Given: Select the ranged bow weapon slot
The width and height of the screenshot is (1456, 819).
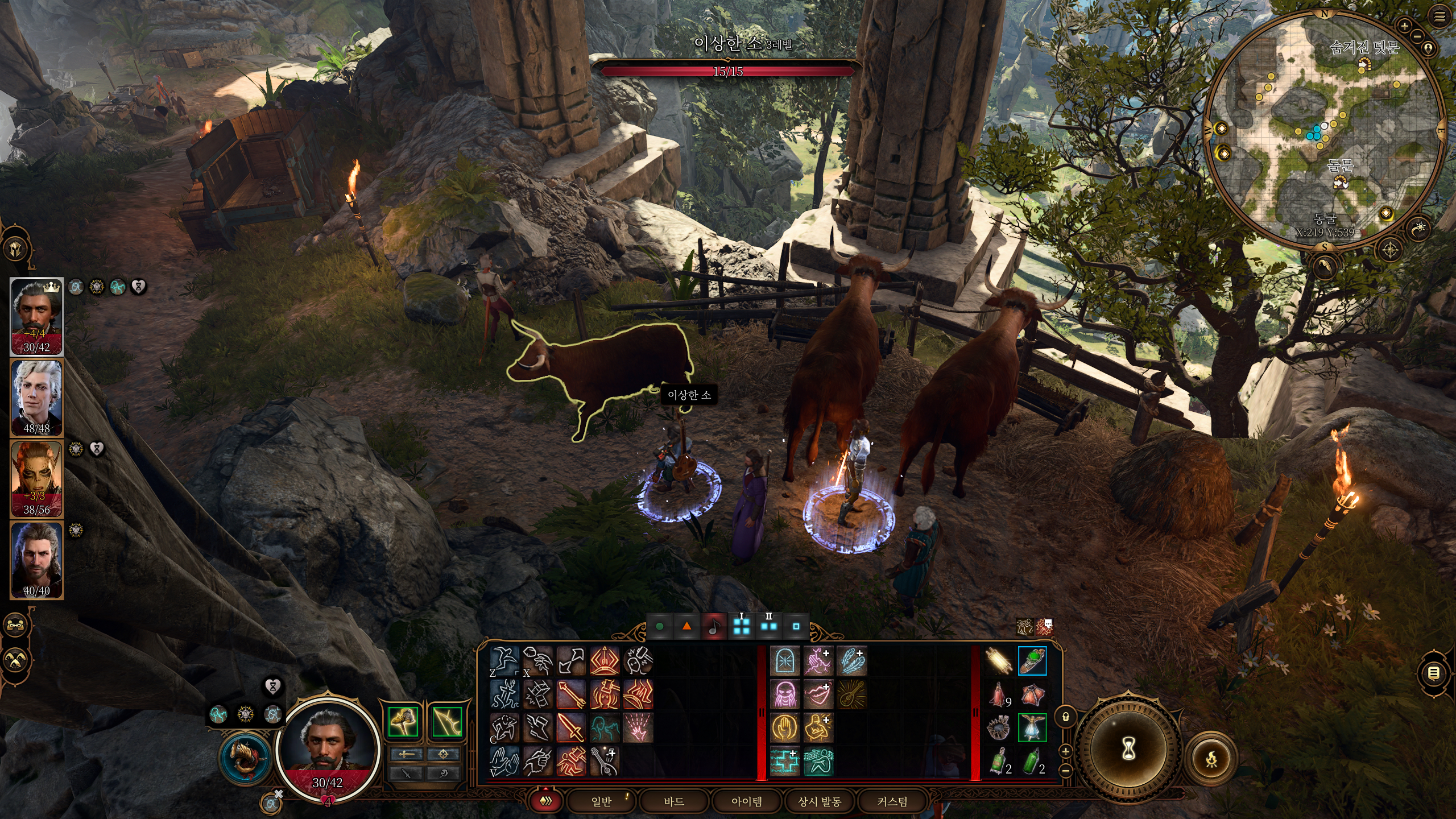Looking at the screenshot, I should coord(446,722).
